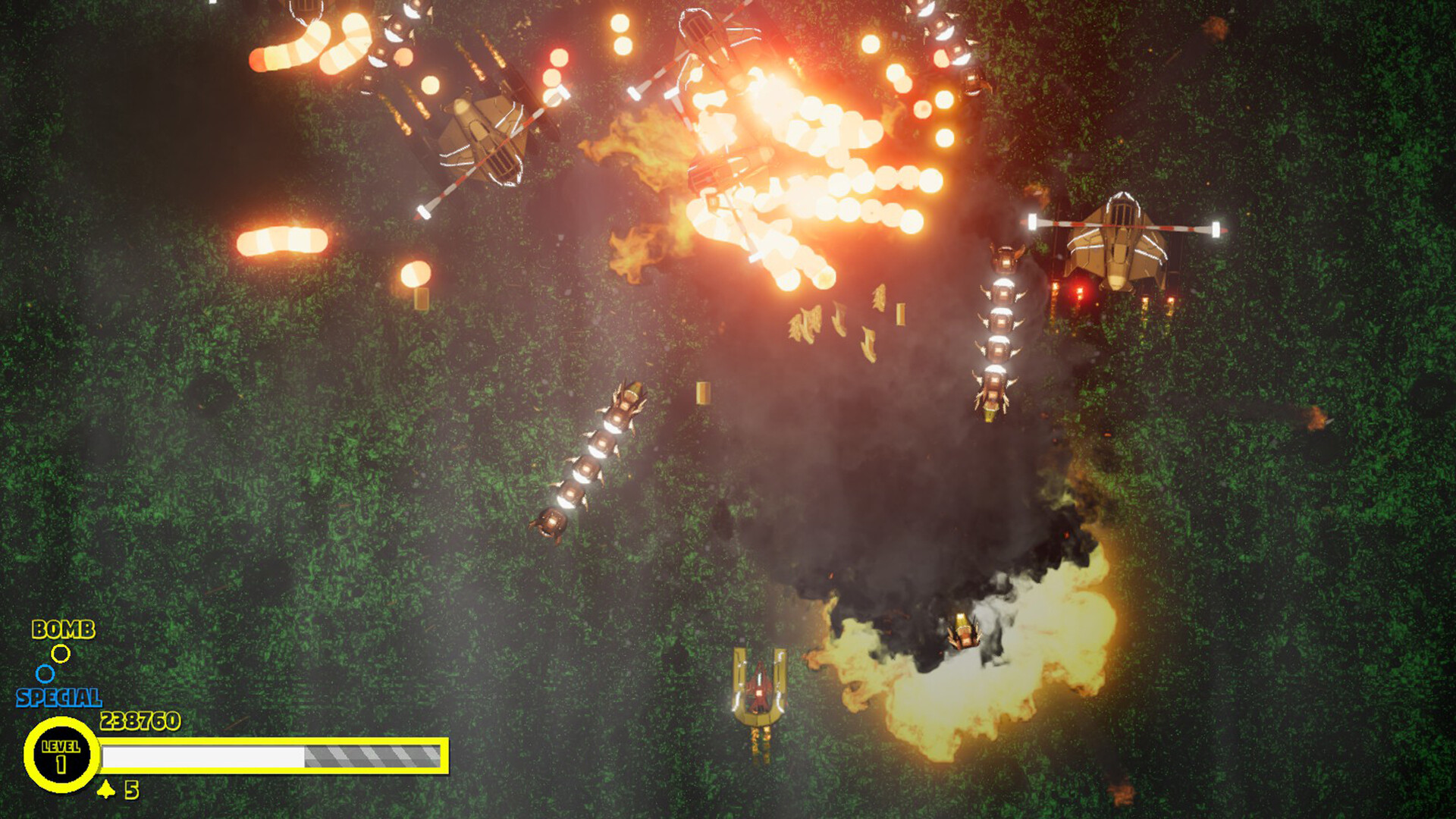Select the BOMB label text
Image resolution: width=1456 pixels, height=819 pixels.
coord(64,629)
